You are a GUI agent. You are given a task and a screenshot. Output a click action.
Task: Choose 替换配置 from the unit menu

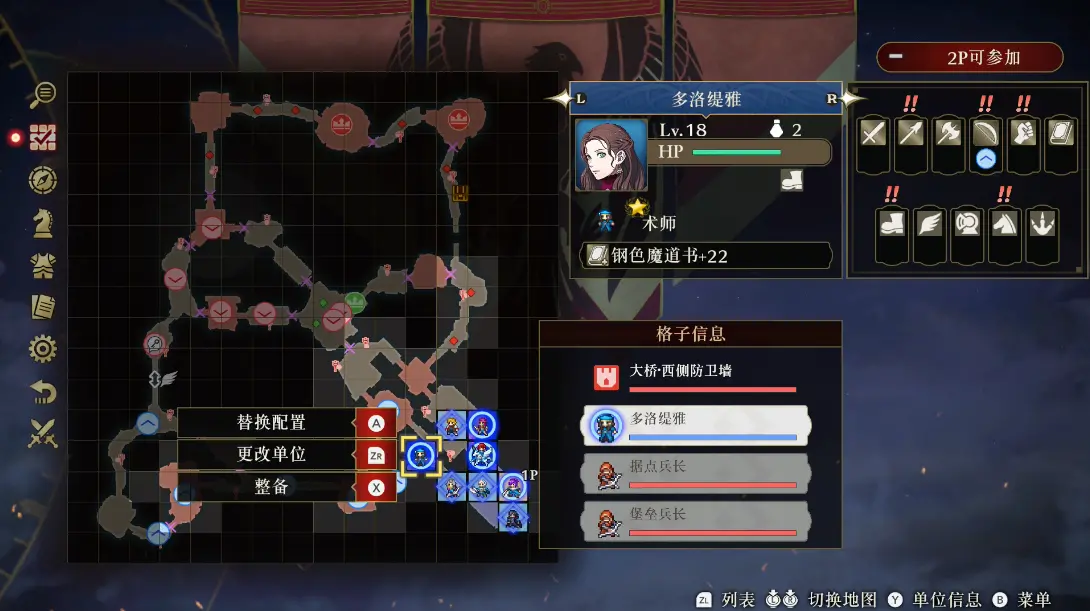271,423
